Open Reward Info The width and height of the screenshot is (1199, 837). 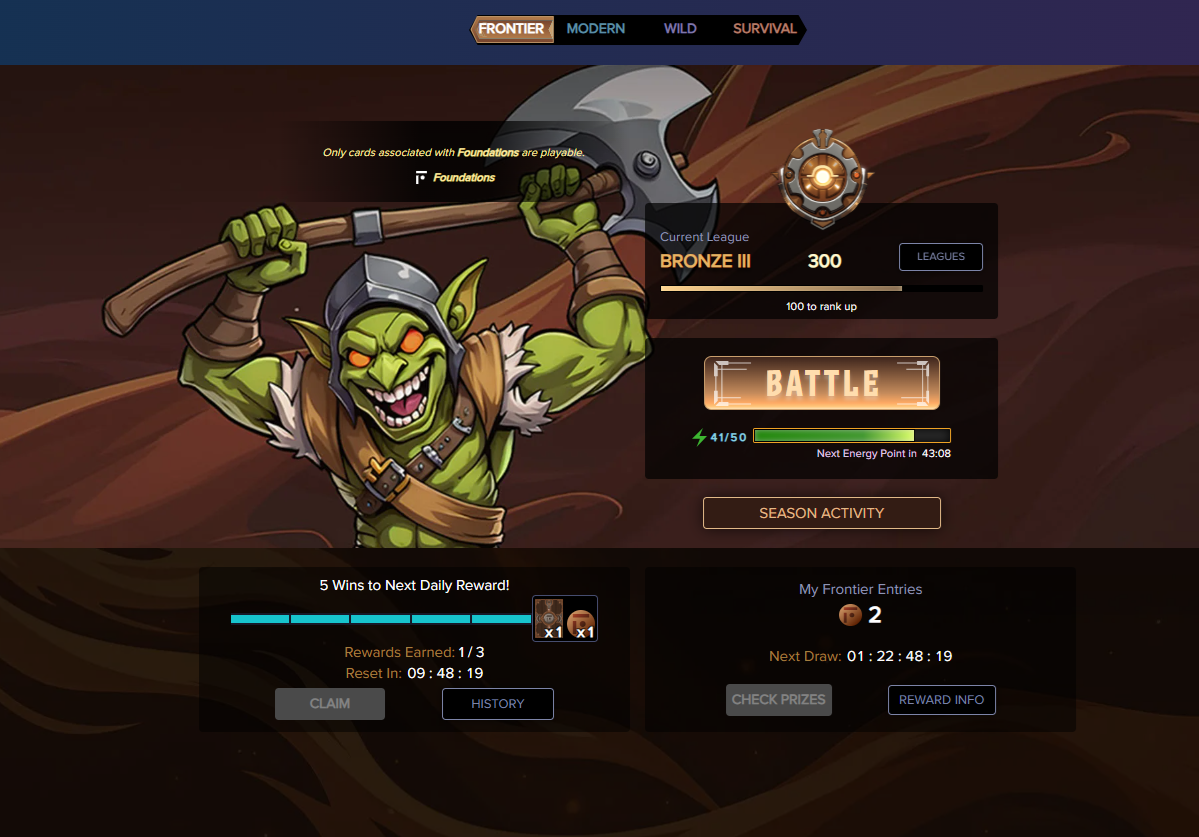point(941,700)
